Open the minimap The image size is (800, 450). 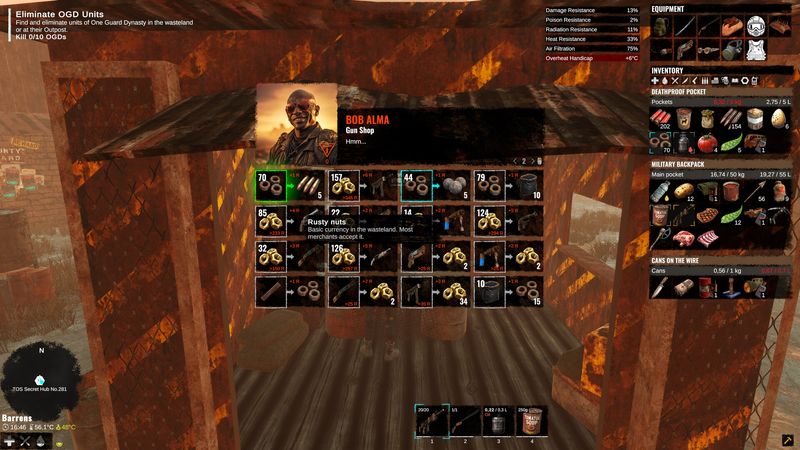(41, 377)
